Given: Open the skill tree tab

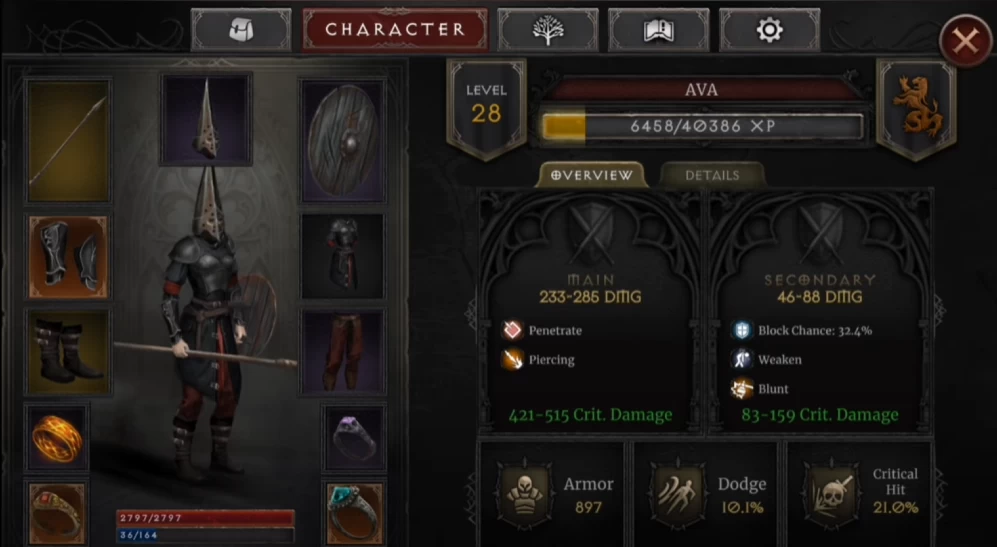Looking at the screenshot, I should [547, 30].
